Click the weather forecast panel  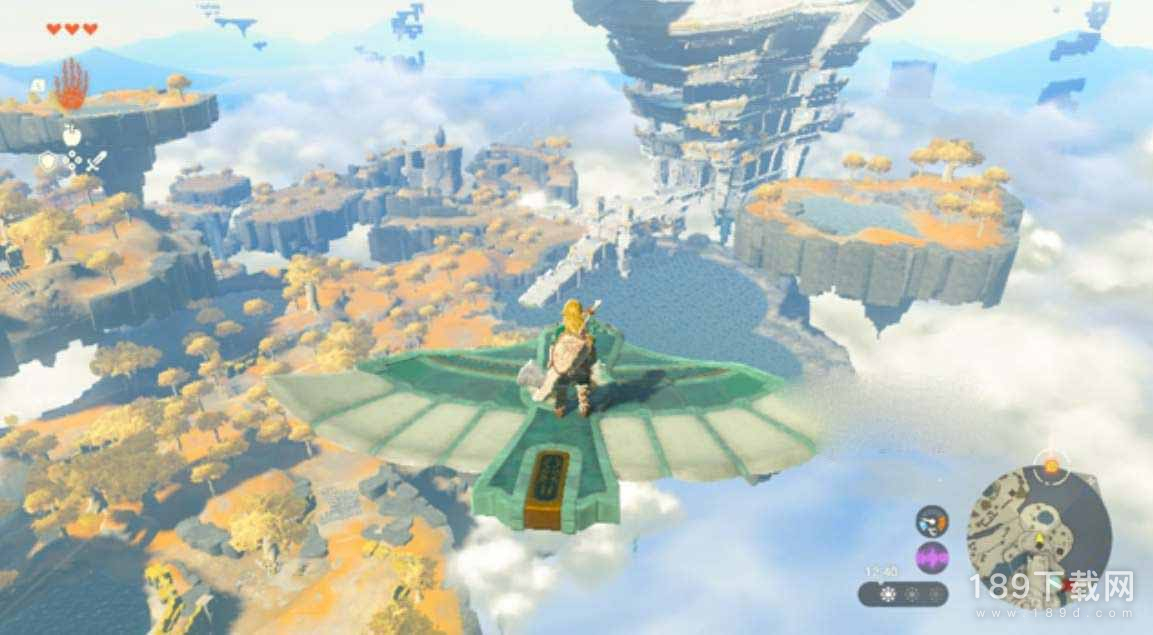[x=903, y=593]
